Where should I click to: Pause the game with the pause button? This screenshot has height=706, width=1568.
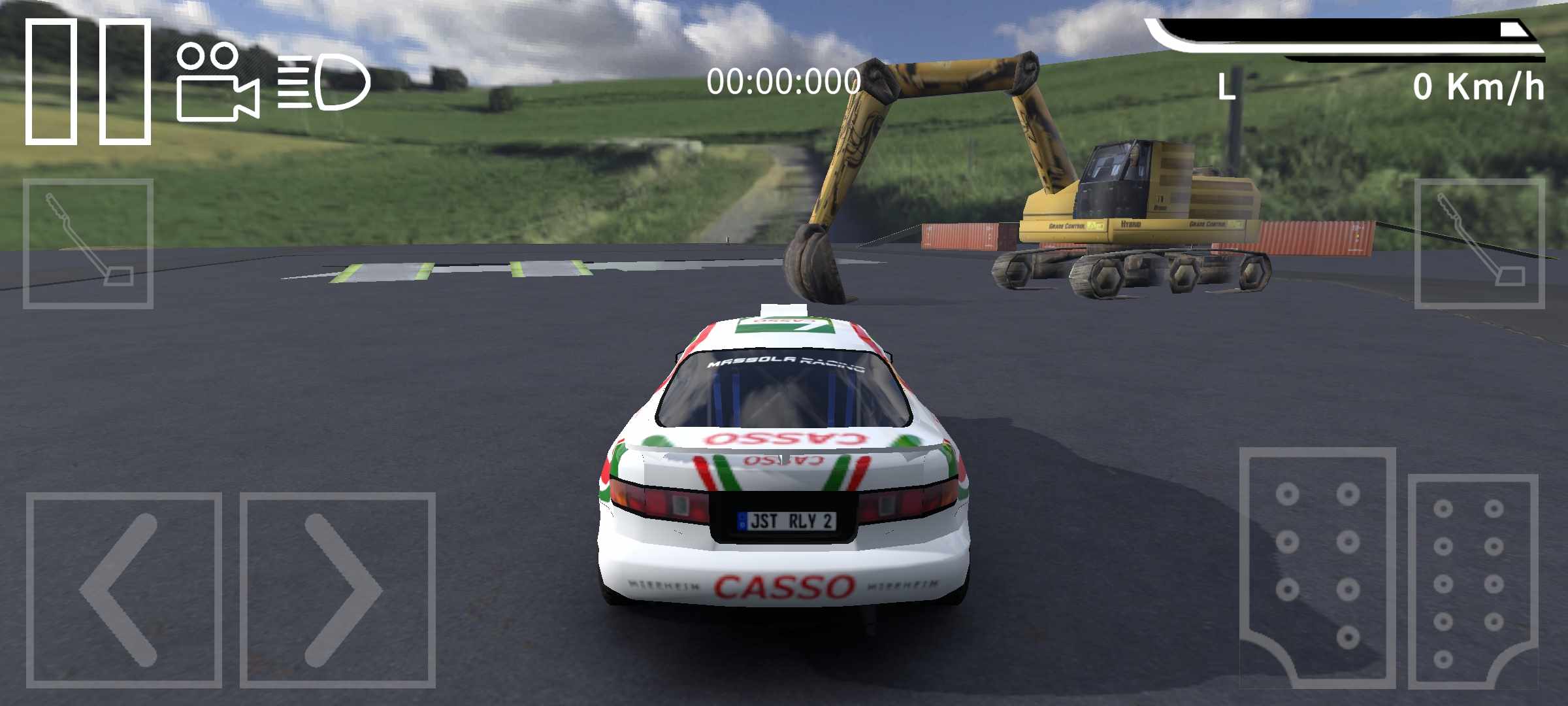88,81
